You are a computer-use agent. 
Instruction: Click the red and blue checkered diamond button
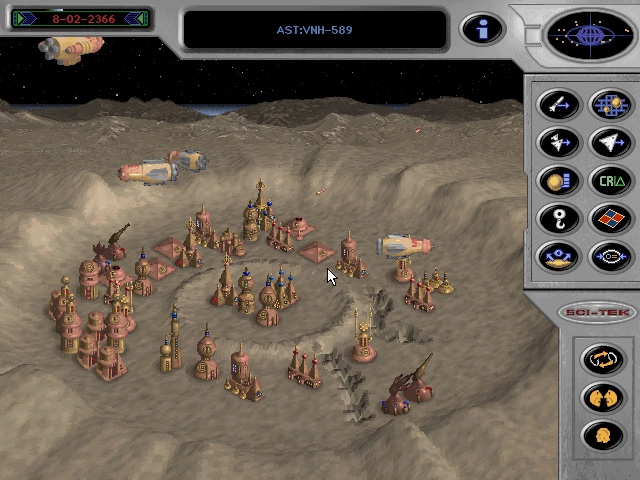(609, 218)
